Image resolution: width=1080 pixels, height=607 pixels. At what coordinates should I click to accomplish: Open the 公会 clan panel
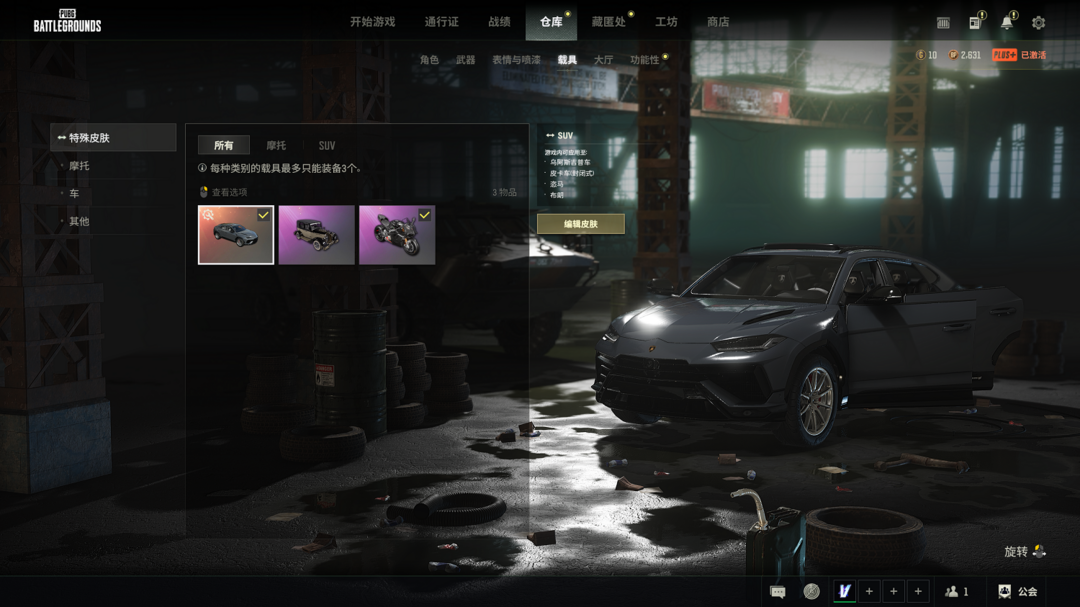coord(1018,592)
